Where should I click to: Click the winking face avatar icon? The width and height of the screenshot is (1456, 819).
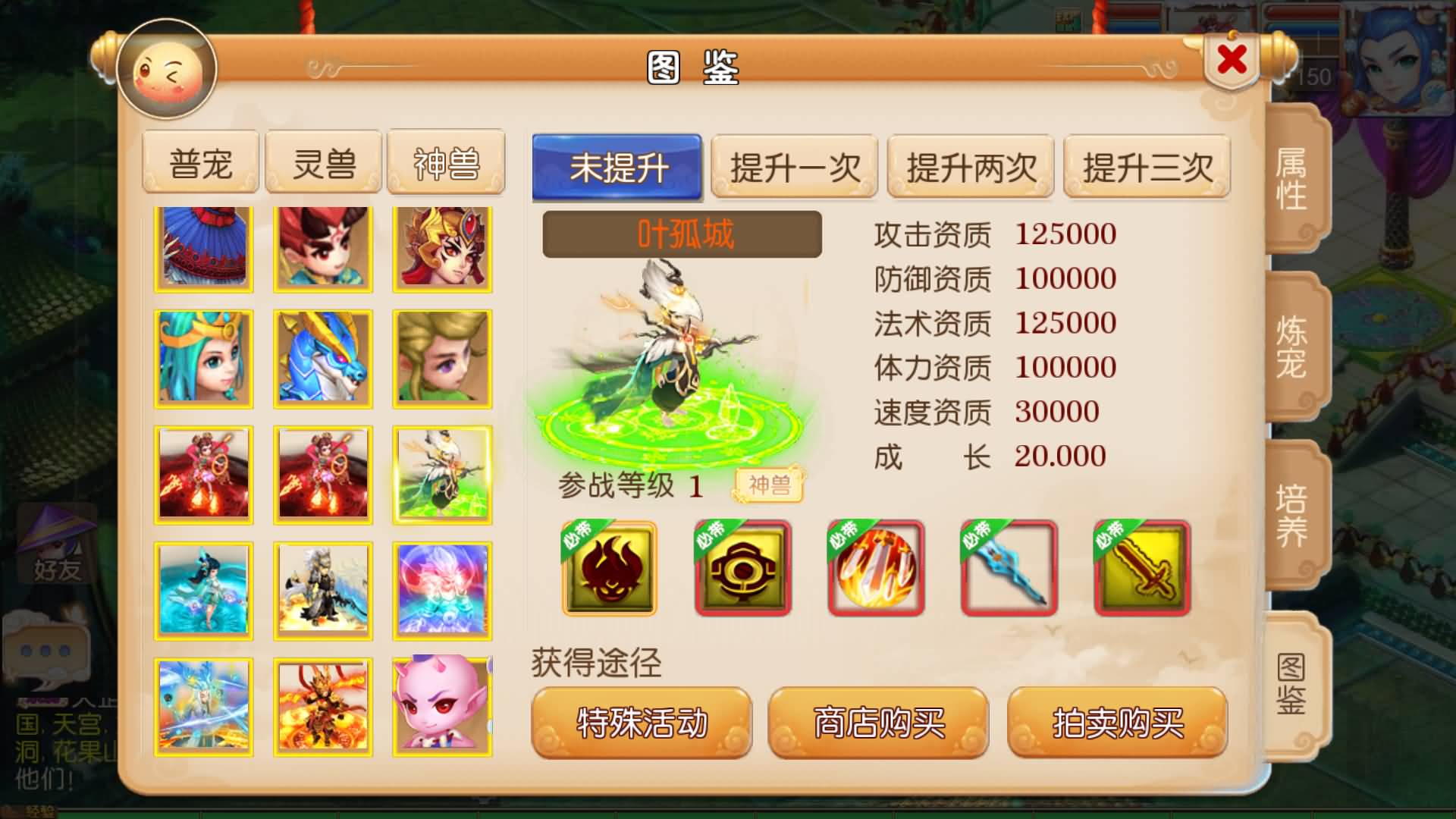click(x=167, y=68)
